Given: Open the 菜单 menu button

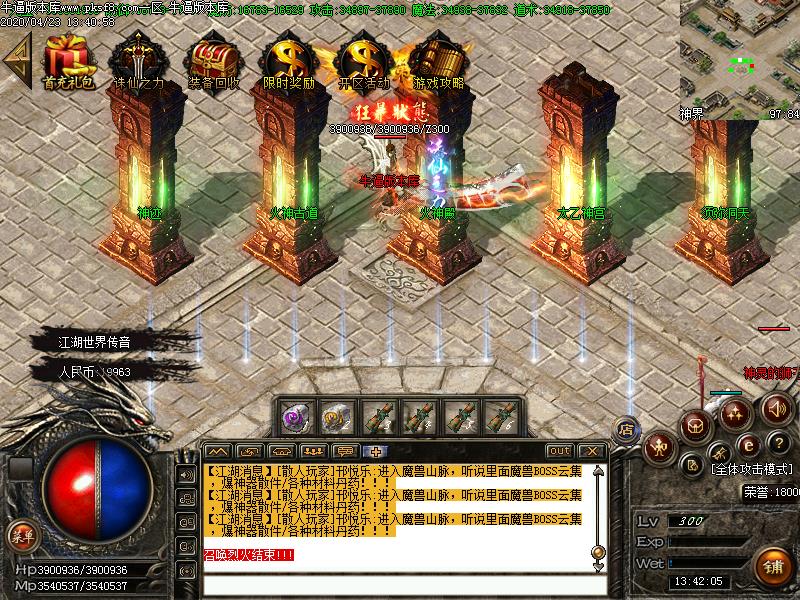Looking at the screenshot, I should pyautogui.click(x=22, y=535).
